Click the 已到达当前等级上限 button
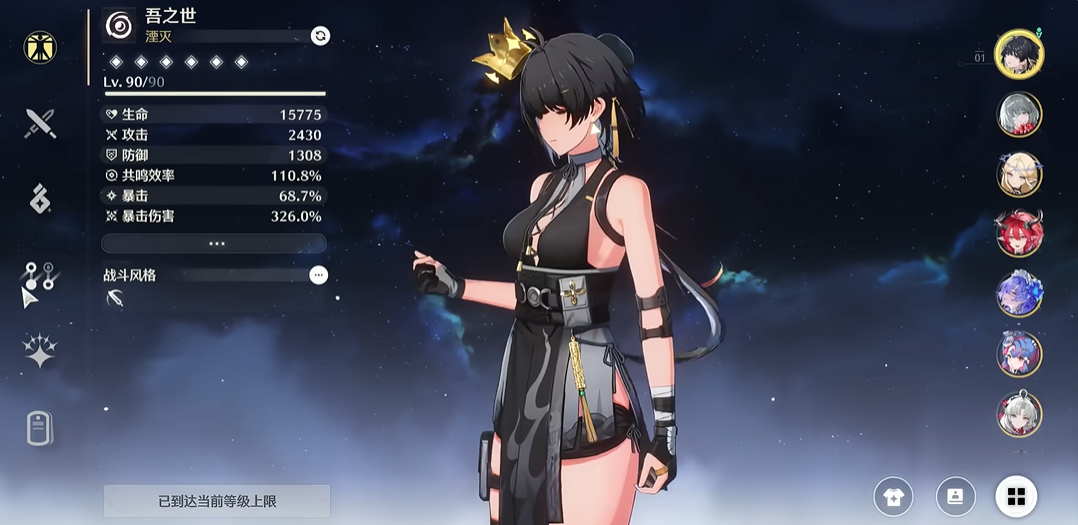The image size is (1078, 525). pyautogui.click(x=216, y=501)
